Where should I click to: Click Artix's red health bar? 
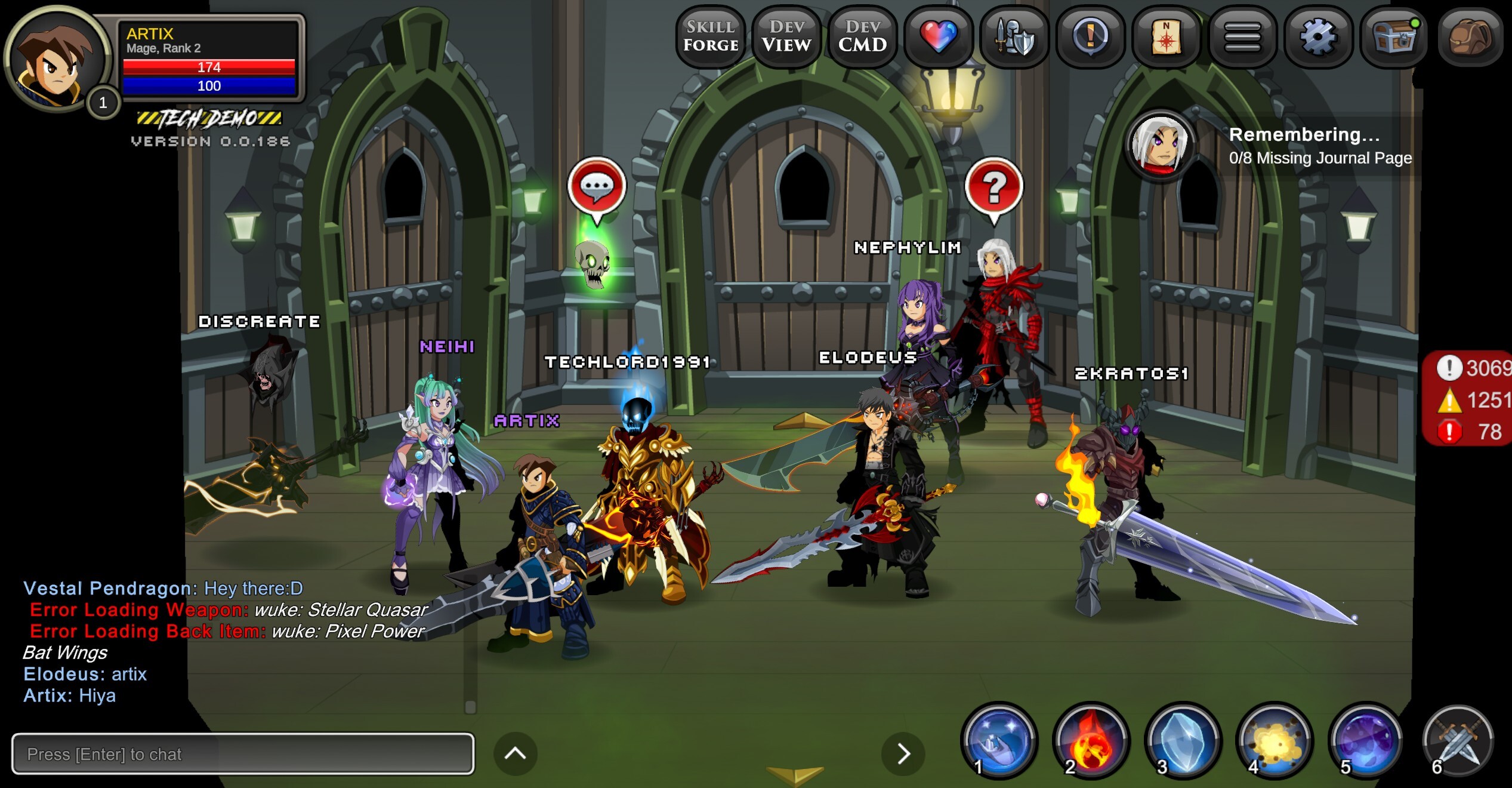(209, 67)
